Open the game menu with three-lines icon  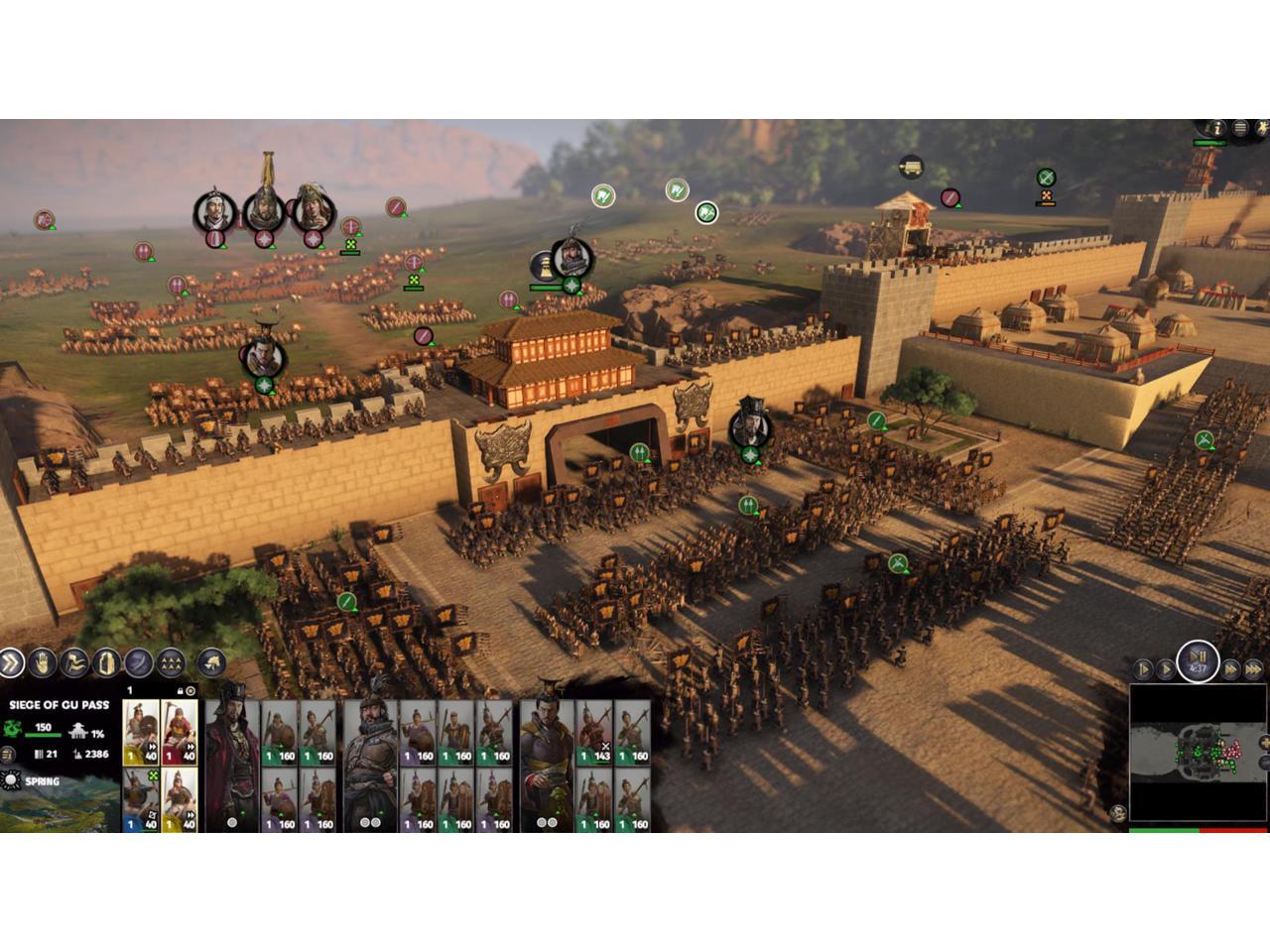tap(1240, 129)
